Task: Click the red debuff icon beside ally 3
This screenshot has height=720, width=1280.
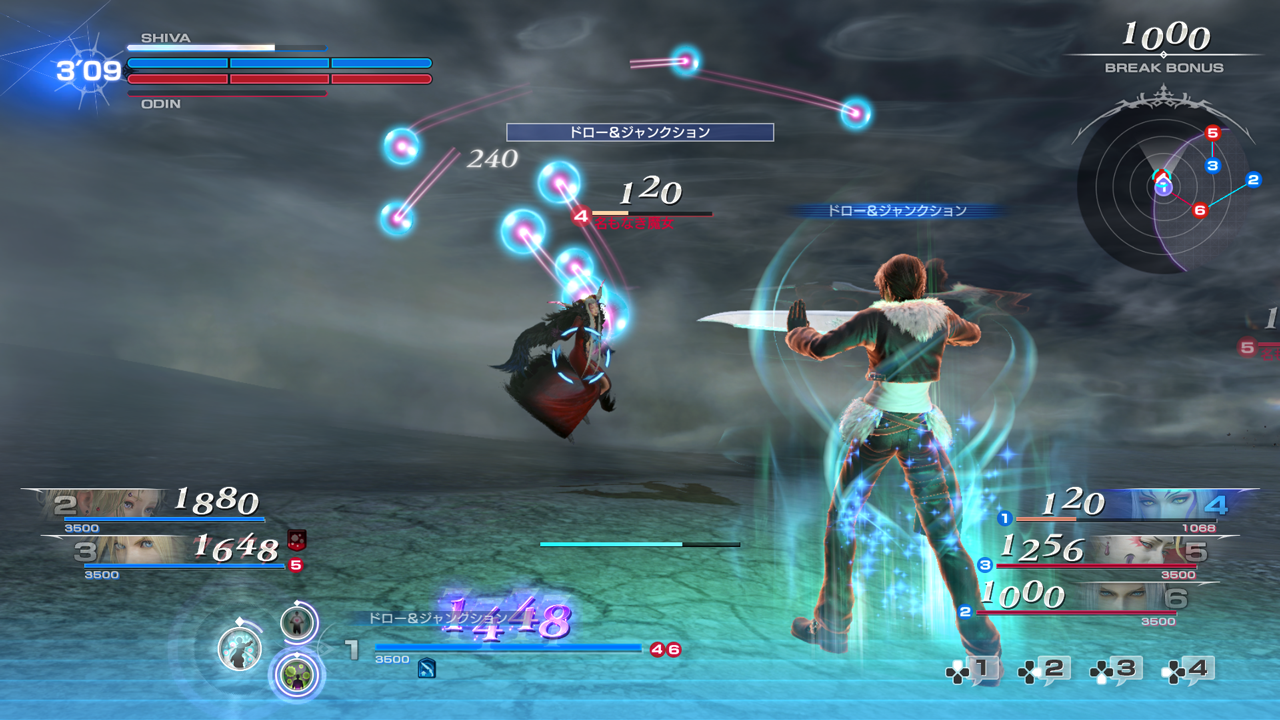Action: (x=296, y=540)
